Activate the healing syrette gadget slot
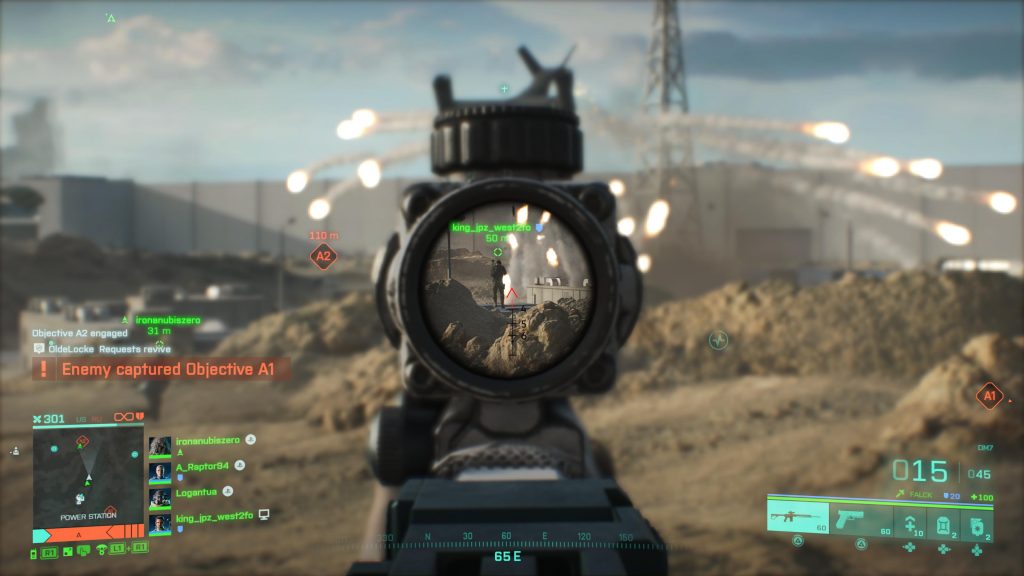1024x576 pixels. [909, 524]
